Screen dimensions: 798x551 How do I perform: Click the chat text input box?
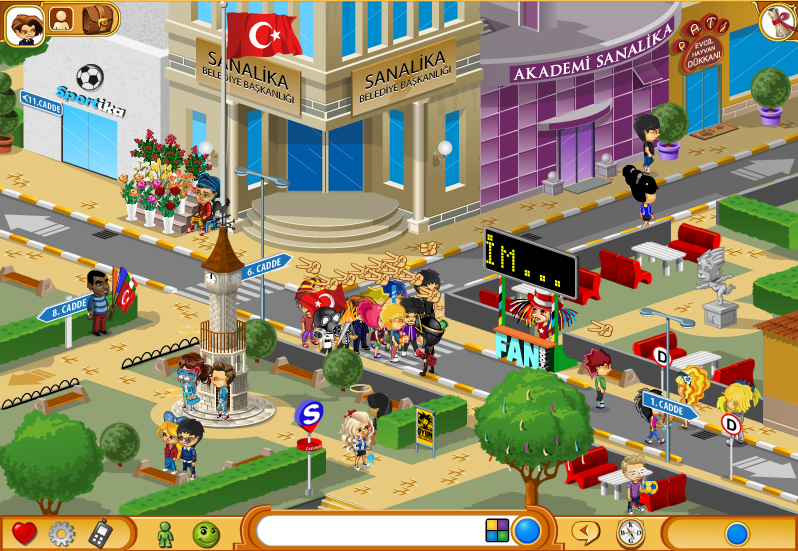click(370, 530)
